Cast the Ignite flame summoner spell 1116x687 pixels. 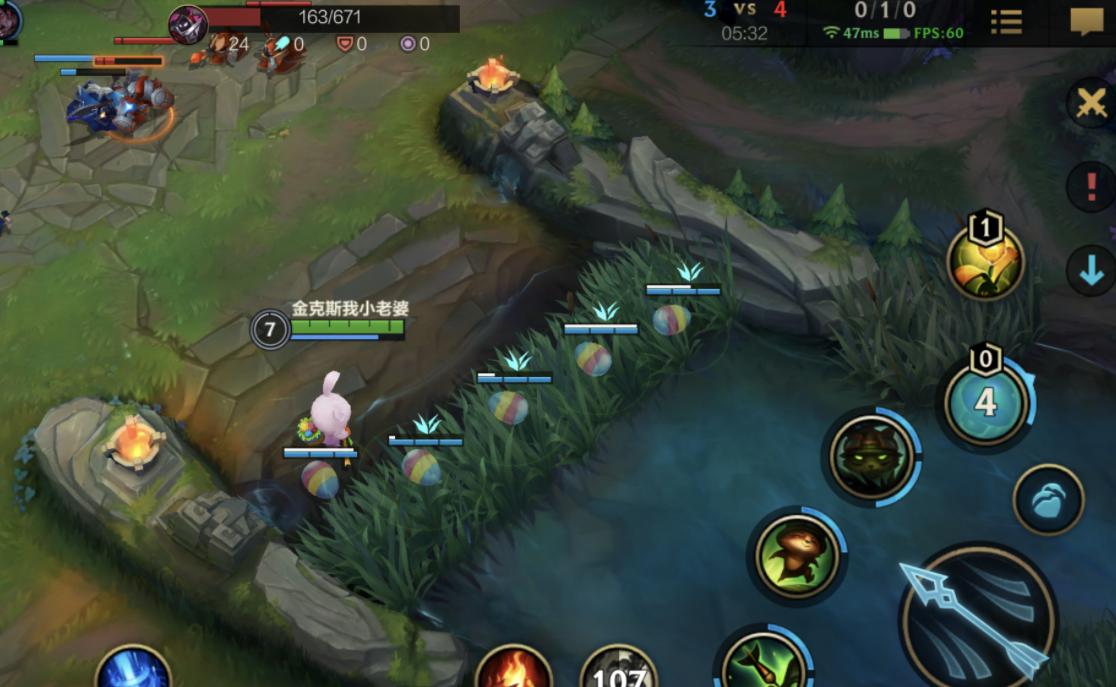tap(513, 667)
